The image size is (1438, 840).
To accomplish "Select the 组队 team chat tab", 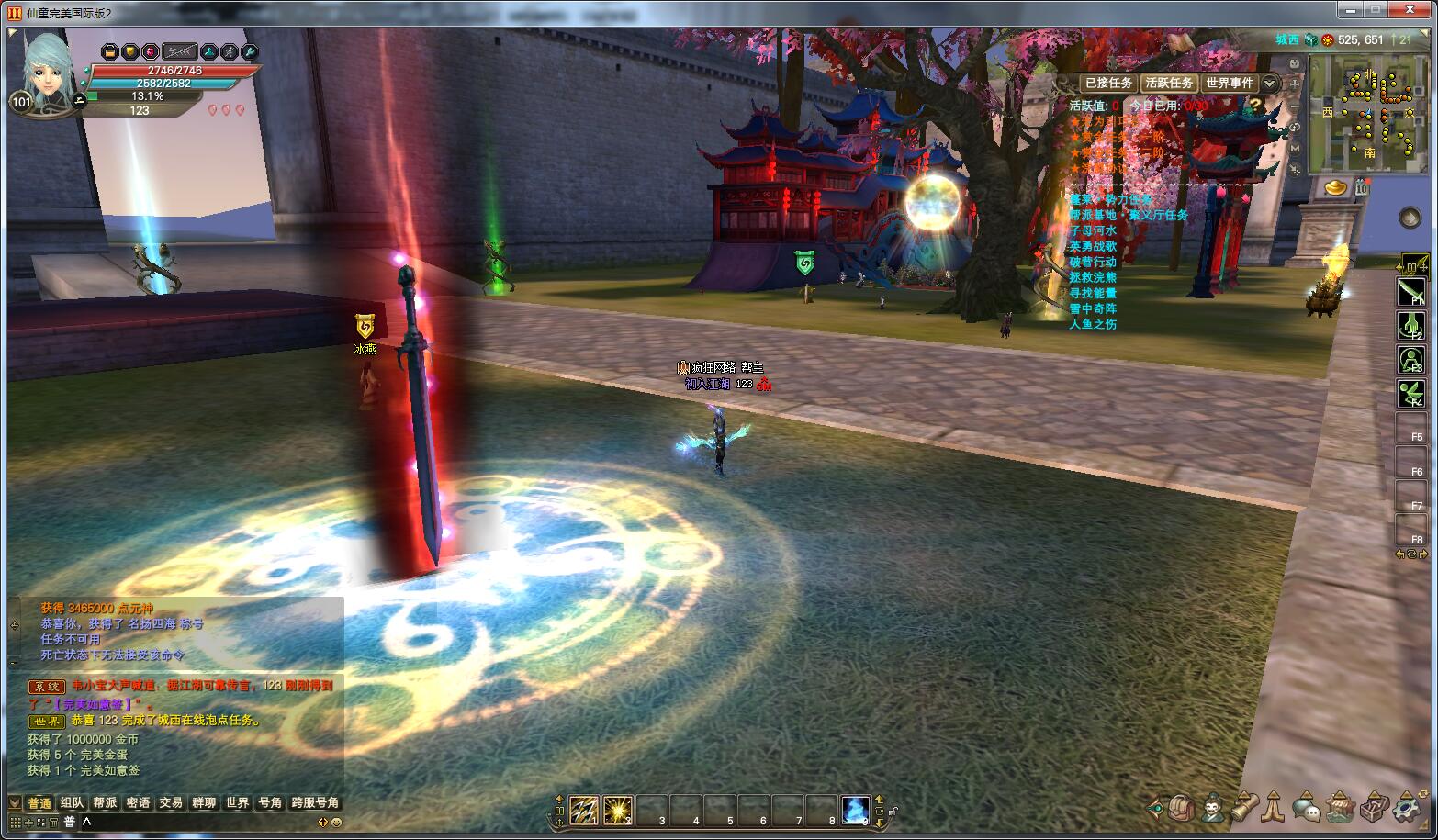I will (x=72, y=802).
